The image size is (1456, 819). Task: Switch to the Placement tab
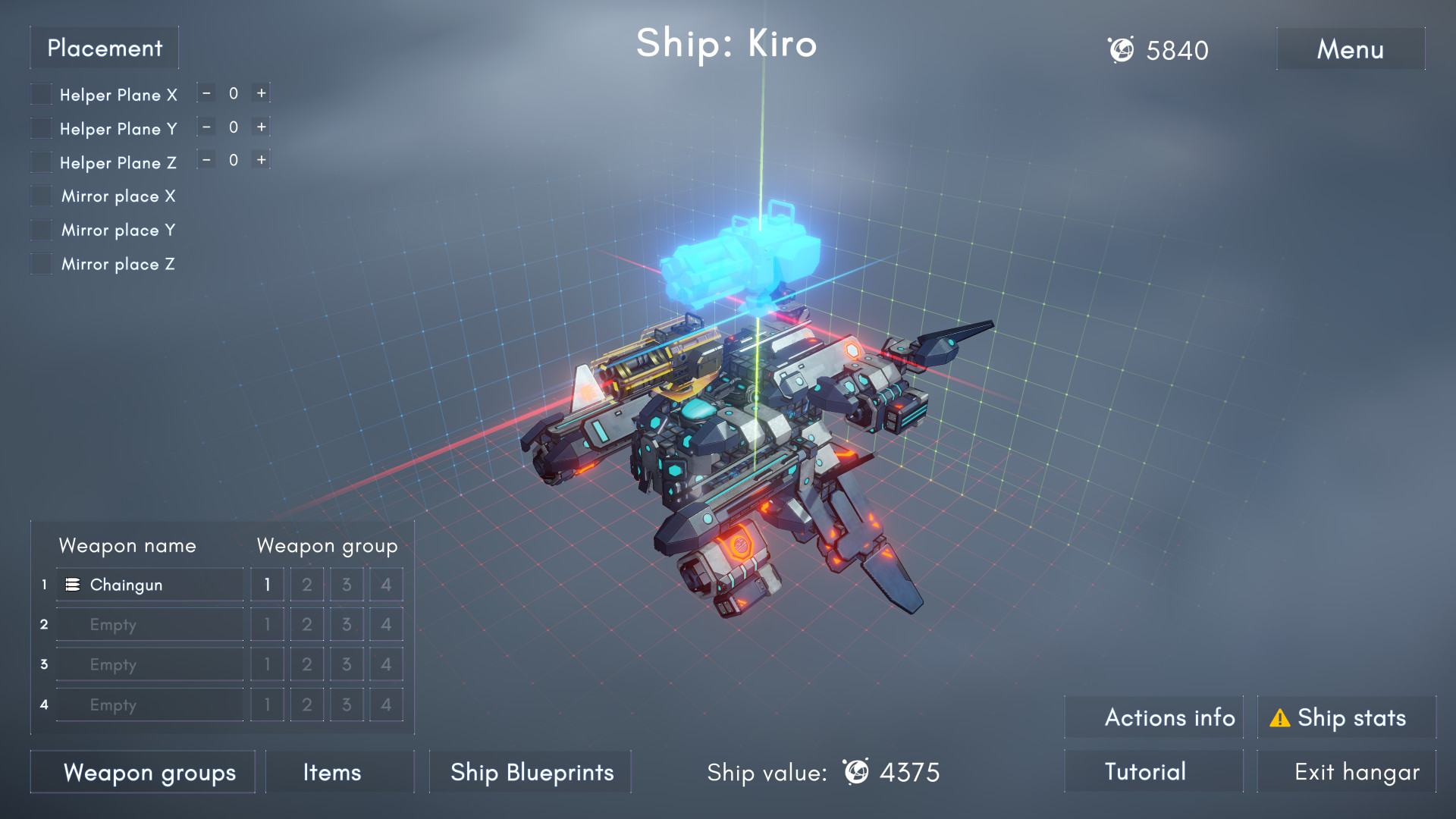pos(104,48)
